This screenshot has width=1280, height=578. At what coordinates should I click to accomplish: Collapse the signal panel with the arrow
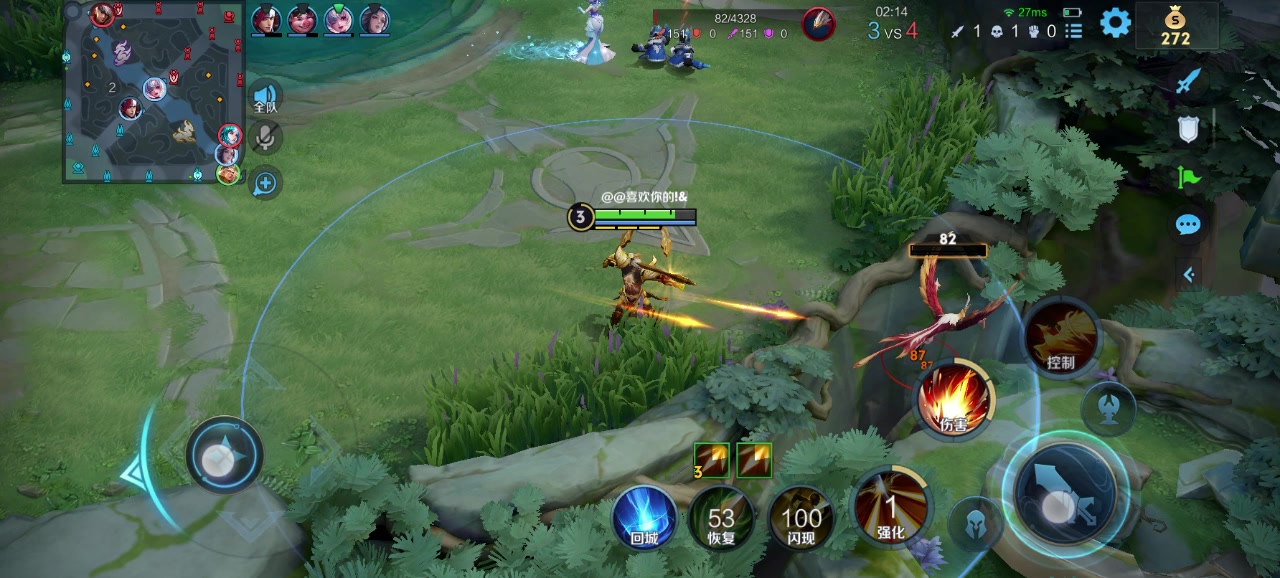click(1188, 273)
